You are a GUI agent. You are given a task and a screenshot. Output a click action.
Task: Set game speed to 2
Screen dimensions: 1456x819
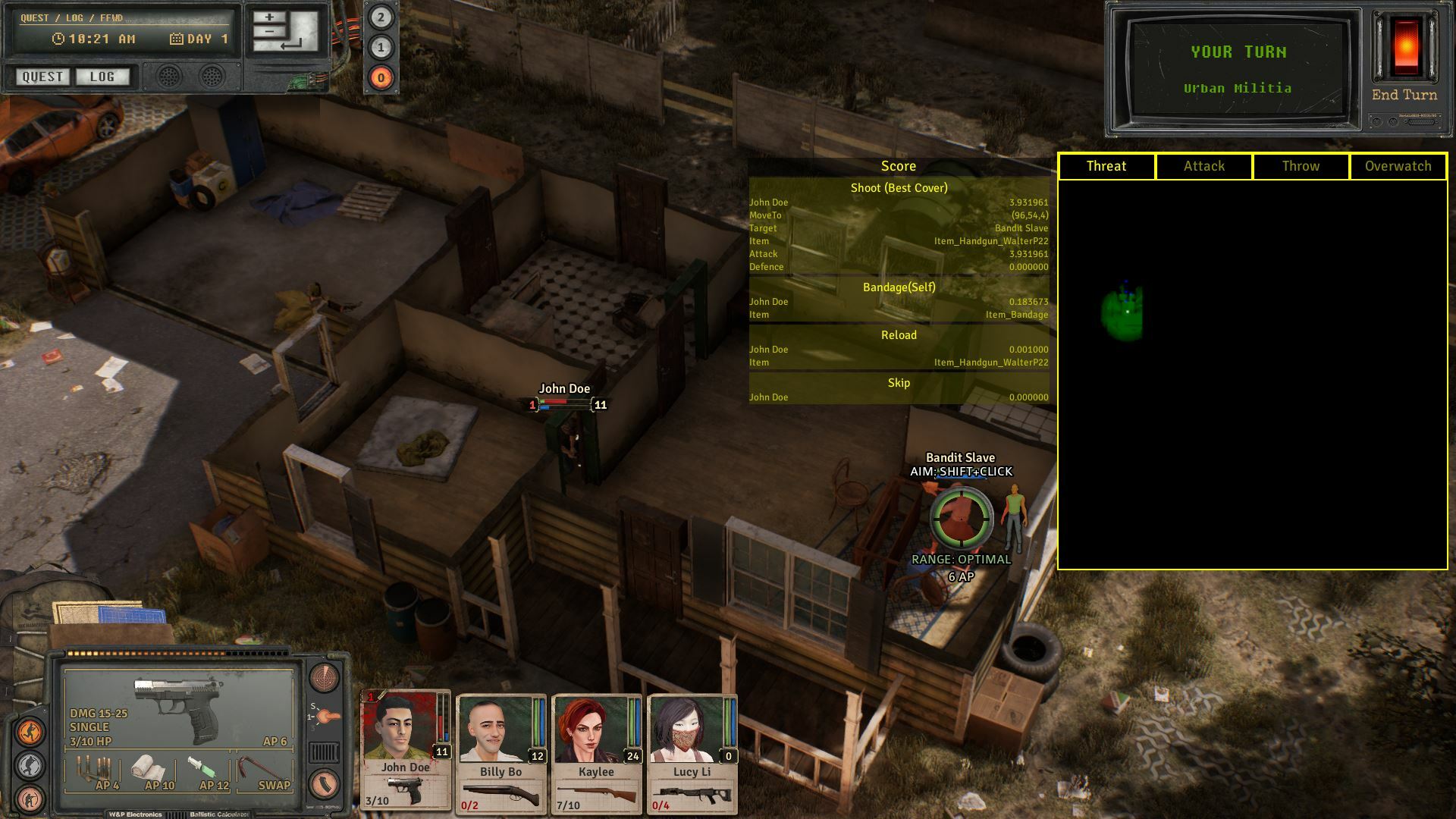tap(381, 17)
